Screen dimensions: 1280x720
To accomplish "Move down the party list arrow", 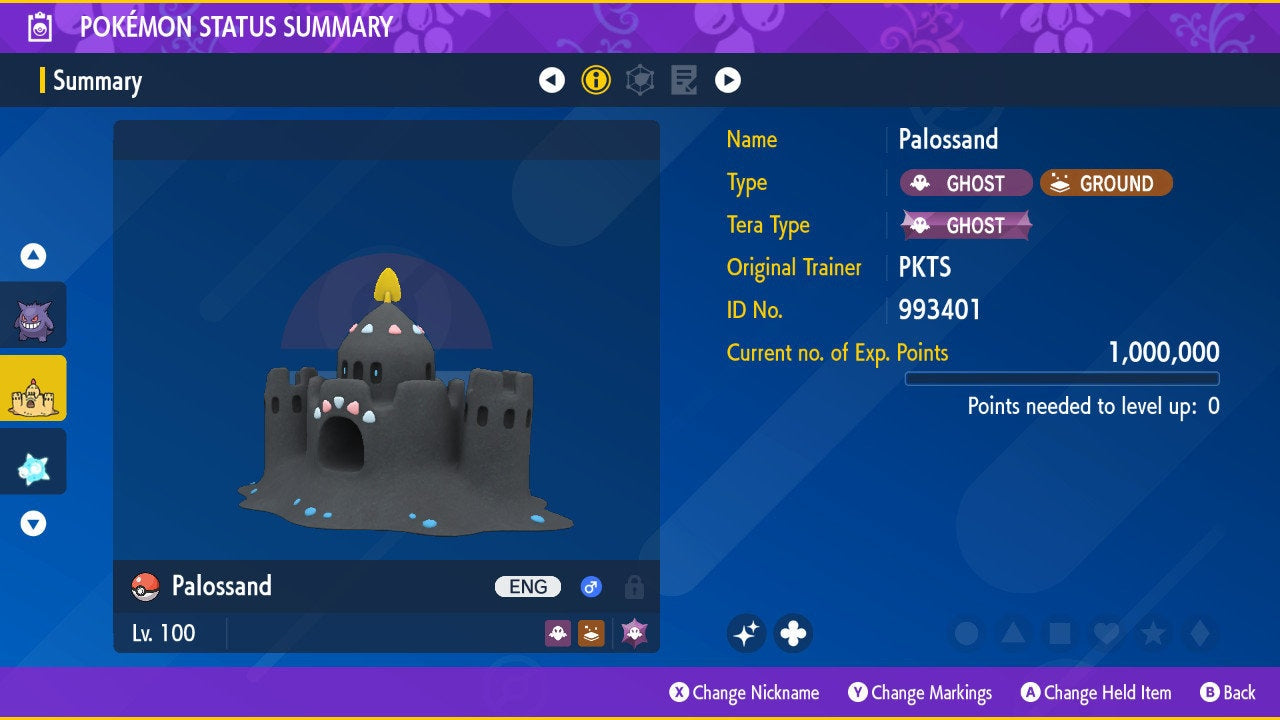I will 33,523.
